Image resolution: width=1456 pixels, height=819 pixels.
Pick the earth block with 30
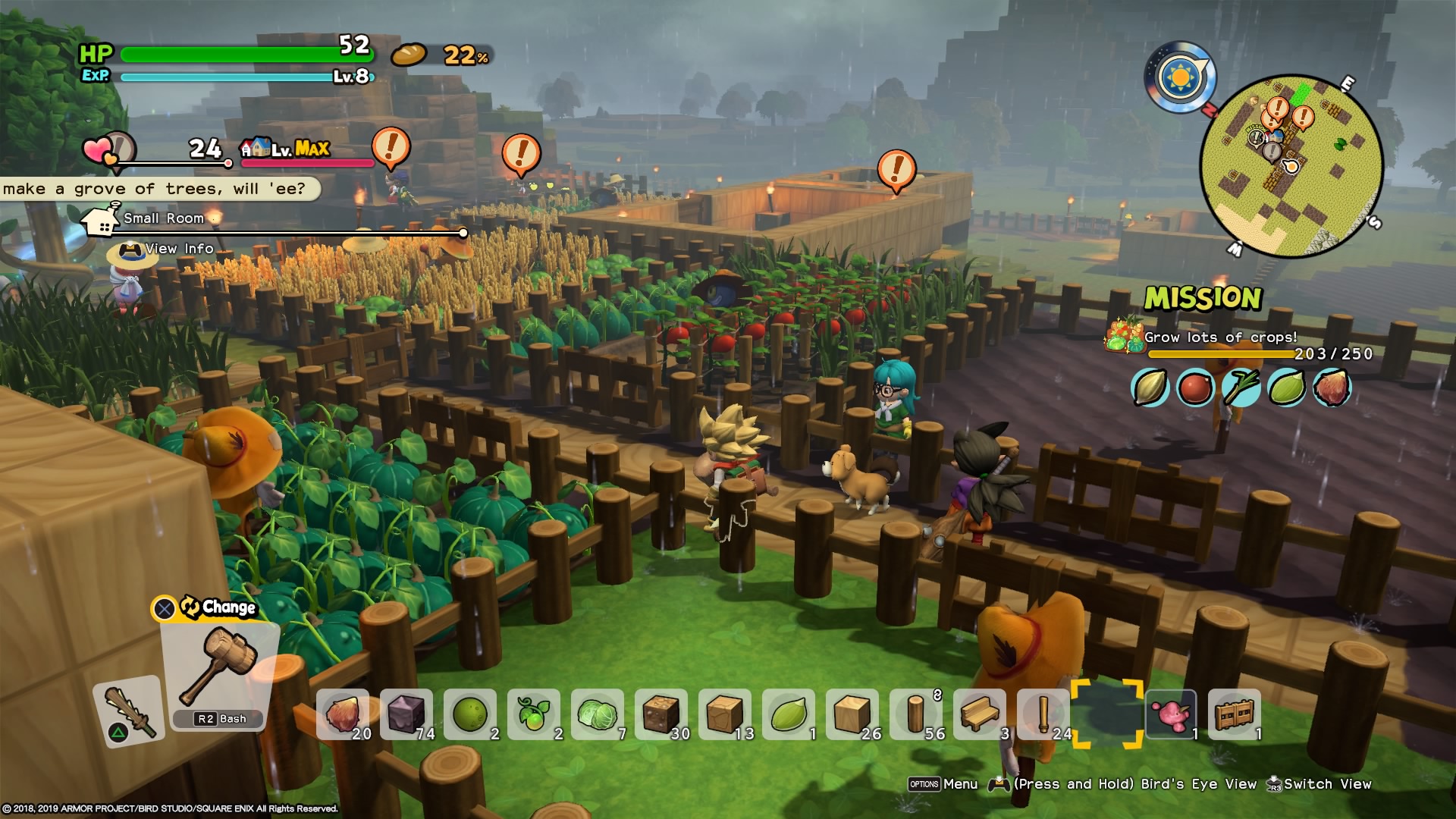pos(662,714)
